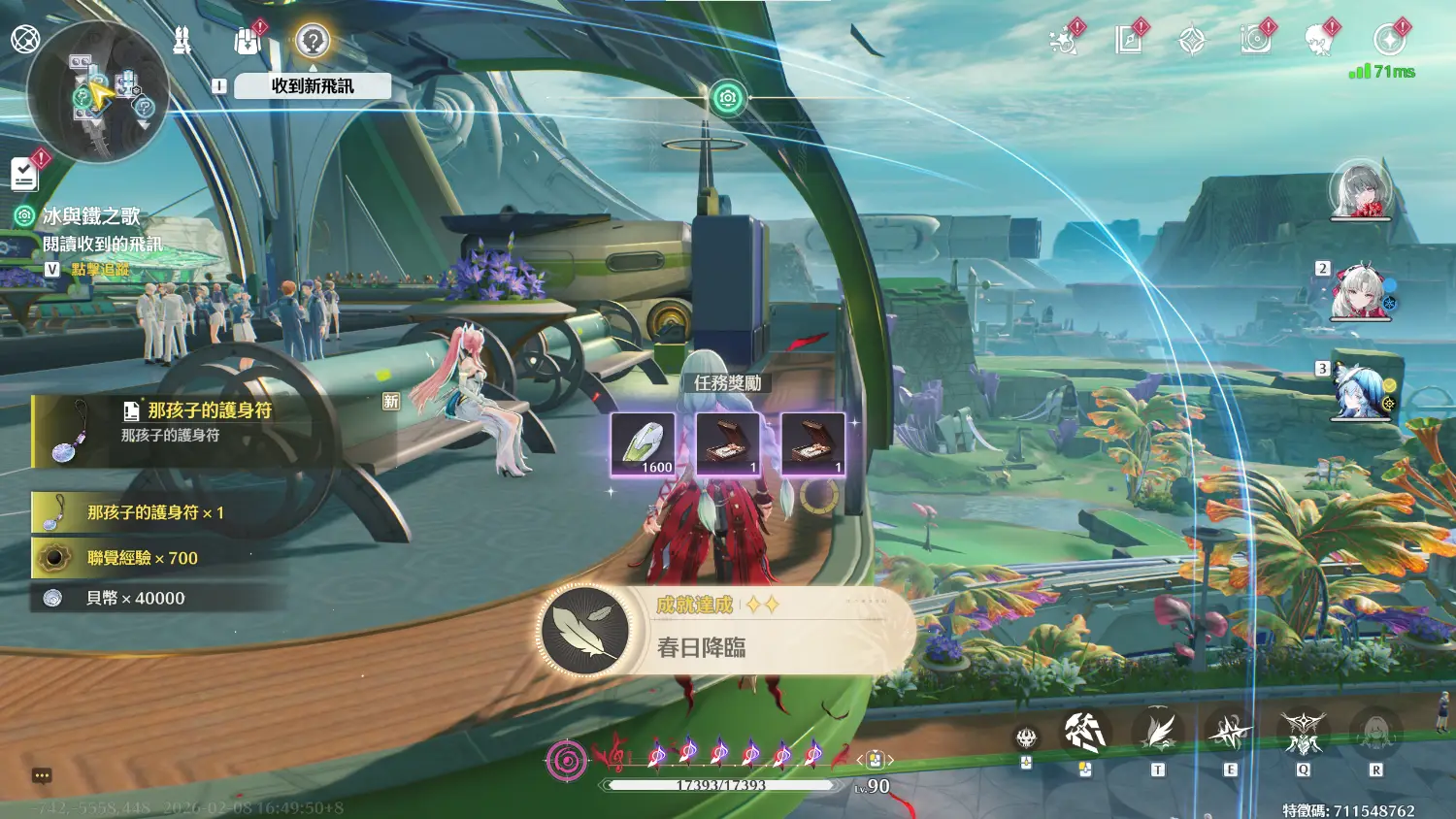This screenshot has height=819, width=1456.
Task: Select the 冰與鐵之歌 quest tracker
Action: tap(91, 215)
